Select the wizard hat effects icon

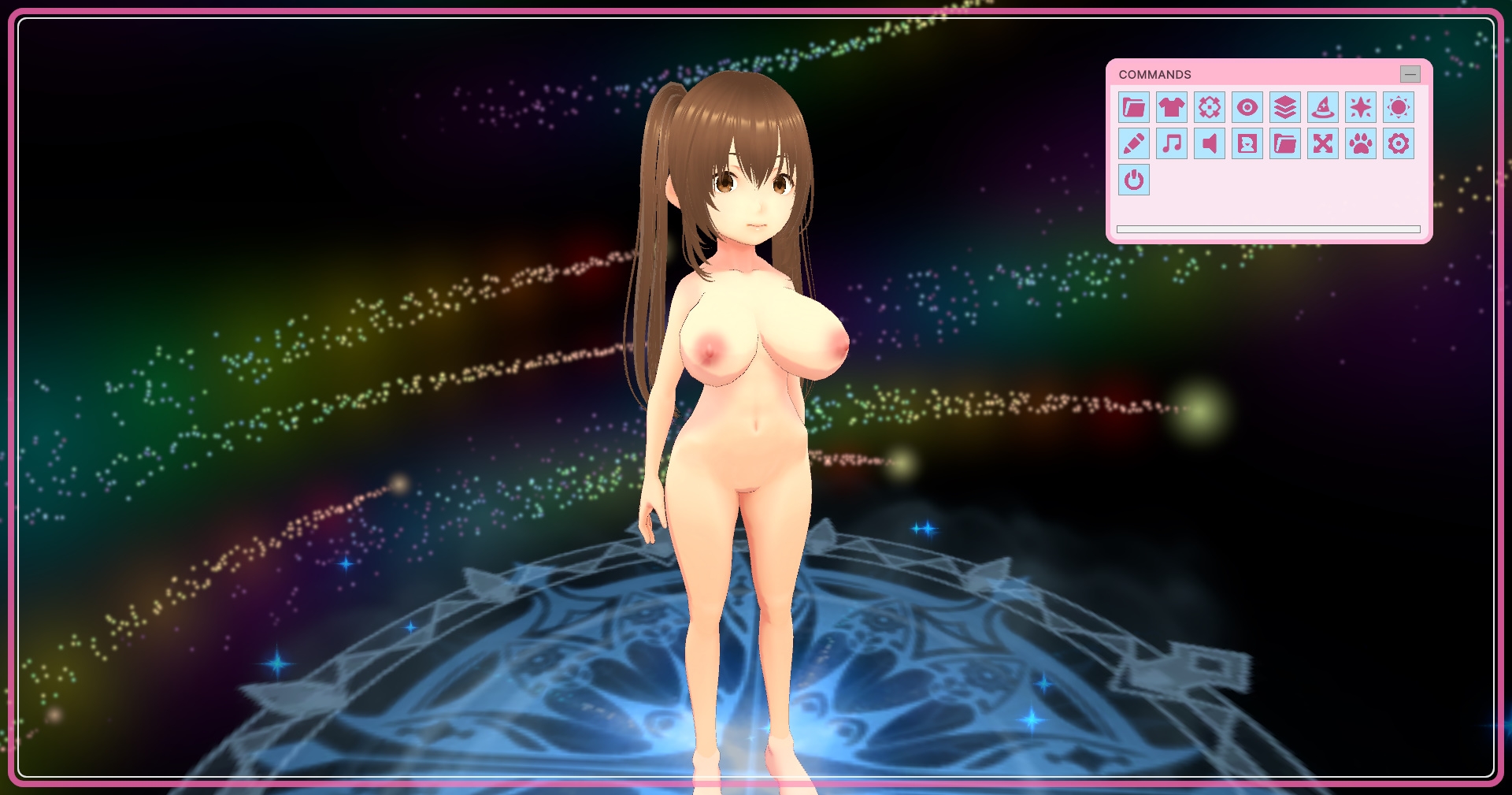pos(1322,108)
